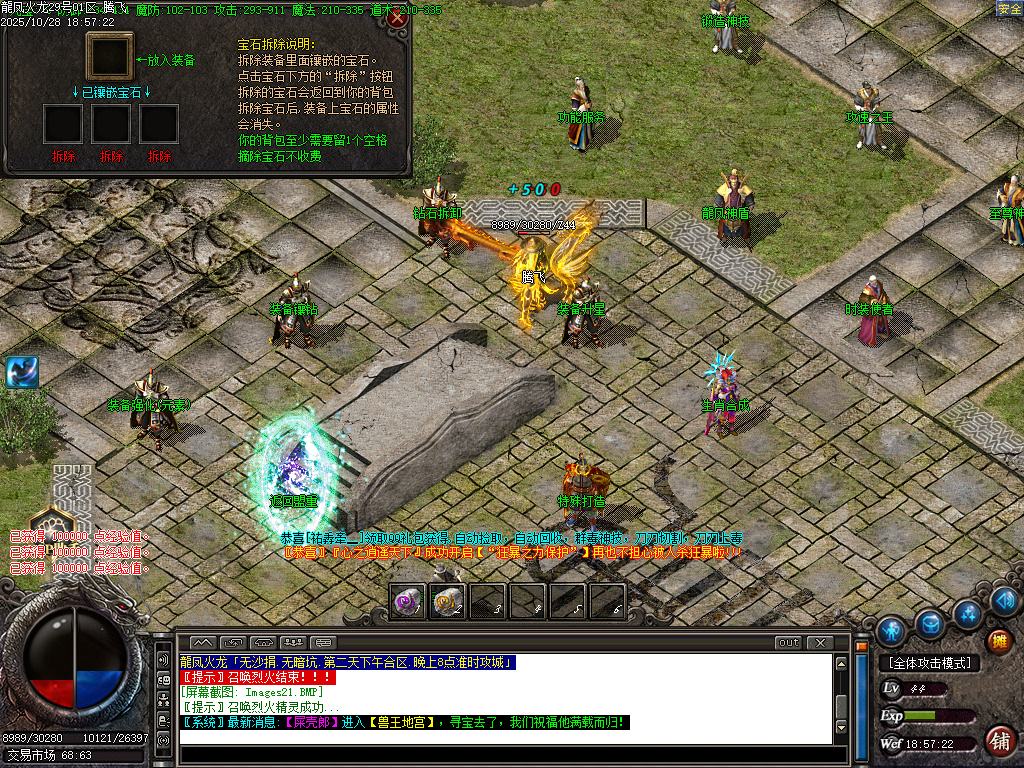Open the skills sparkle icon

[x=967, y=613]
